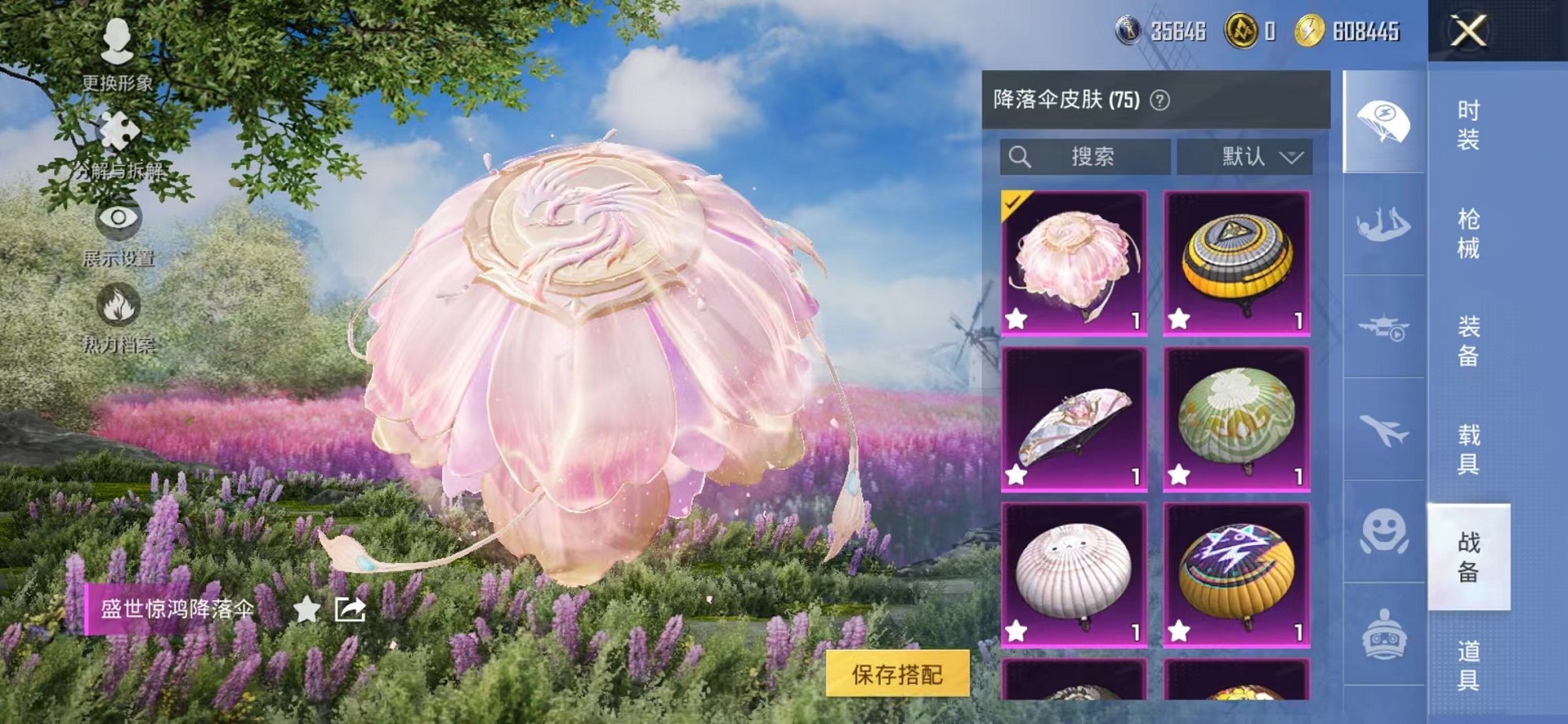Open 更换形象 avatar icon
1568x724 pixels.
click(117, 43)
